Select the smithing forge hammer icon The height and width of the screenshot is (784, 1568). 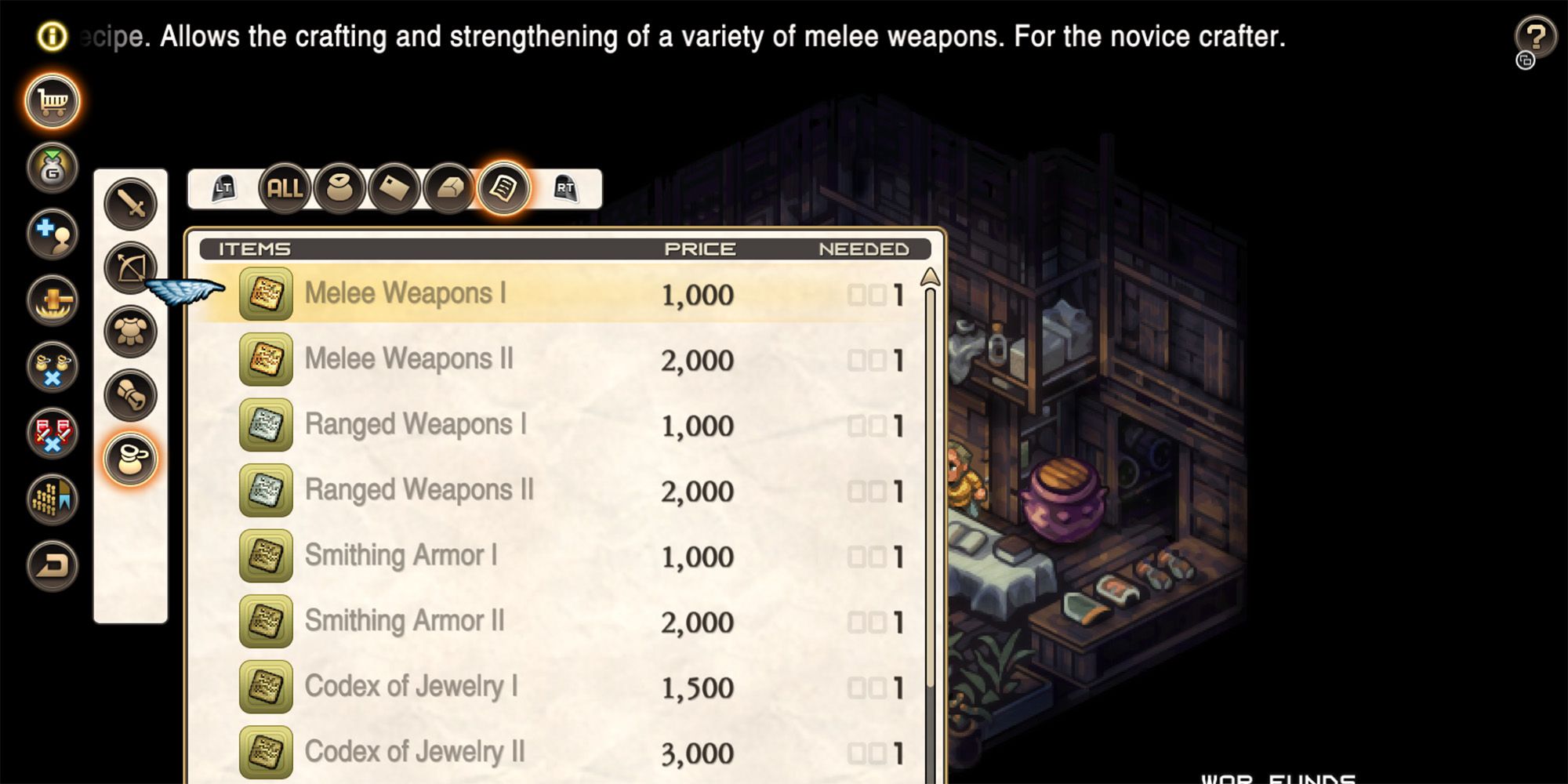point(51,300)
